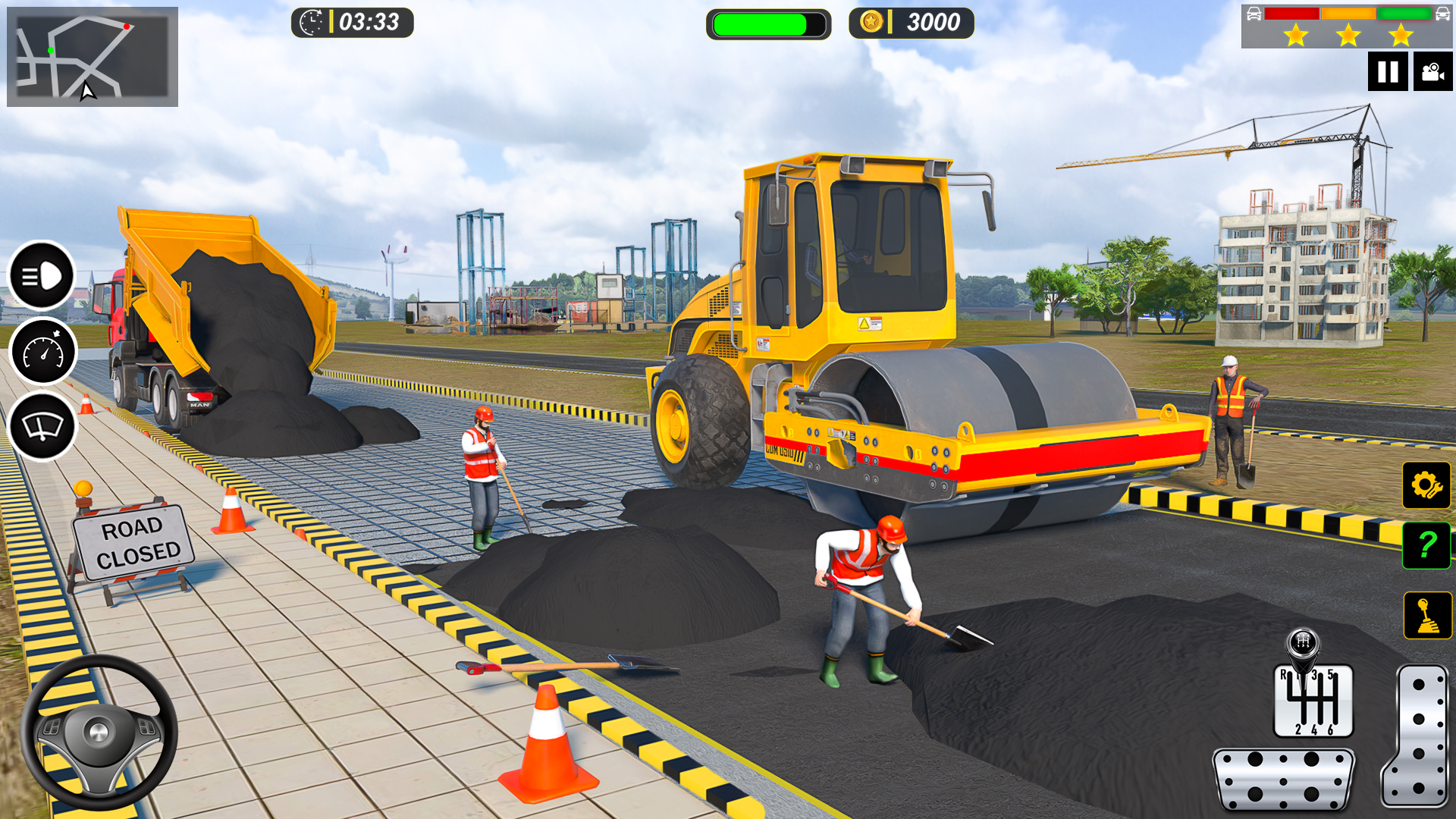Activate the windshield wiper icon
This screenshot has height=819, width=1456.
pos(43,425)
